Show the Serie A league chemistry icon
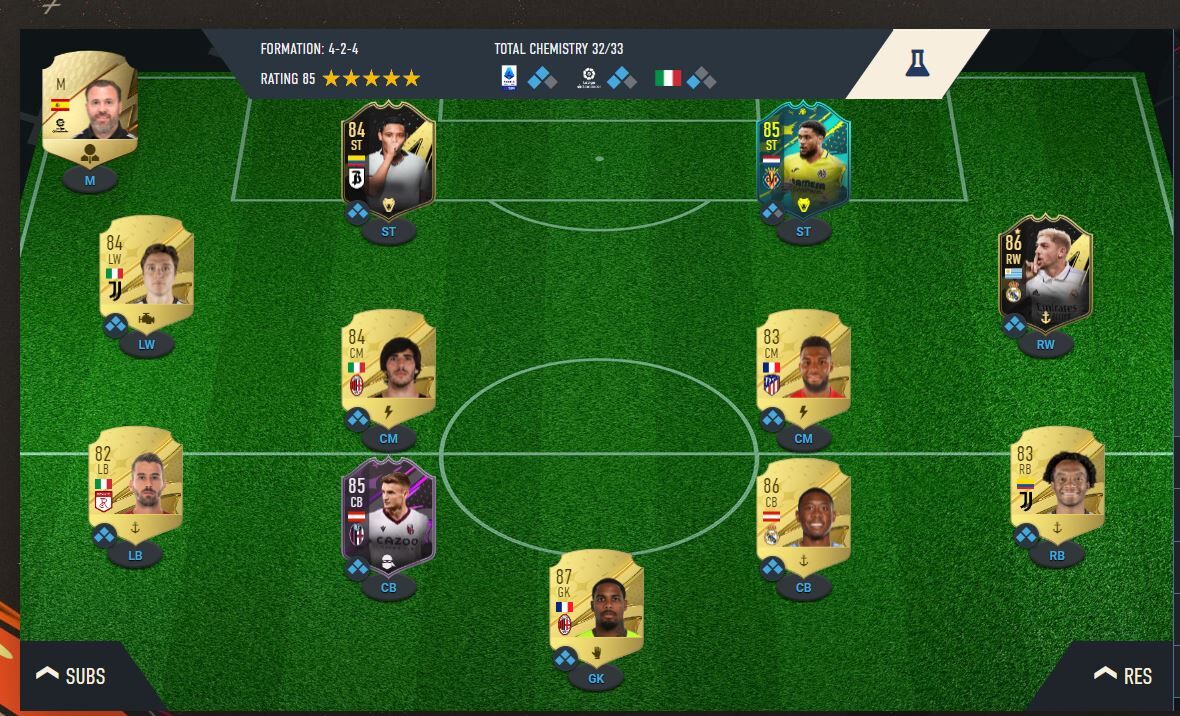Screen dimensions: 1180x716 [509, 77]
